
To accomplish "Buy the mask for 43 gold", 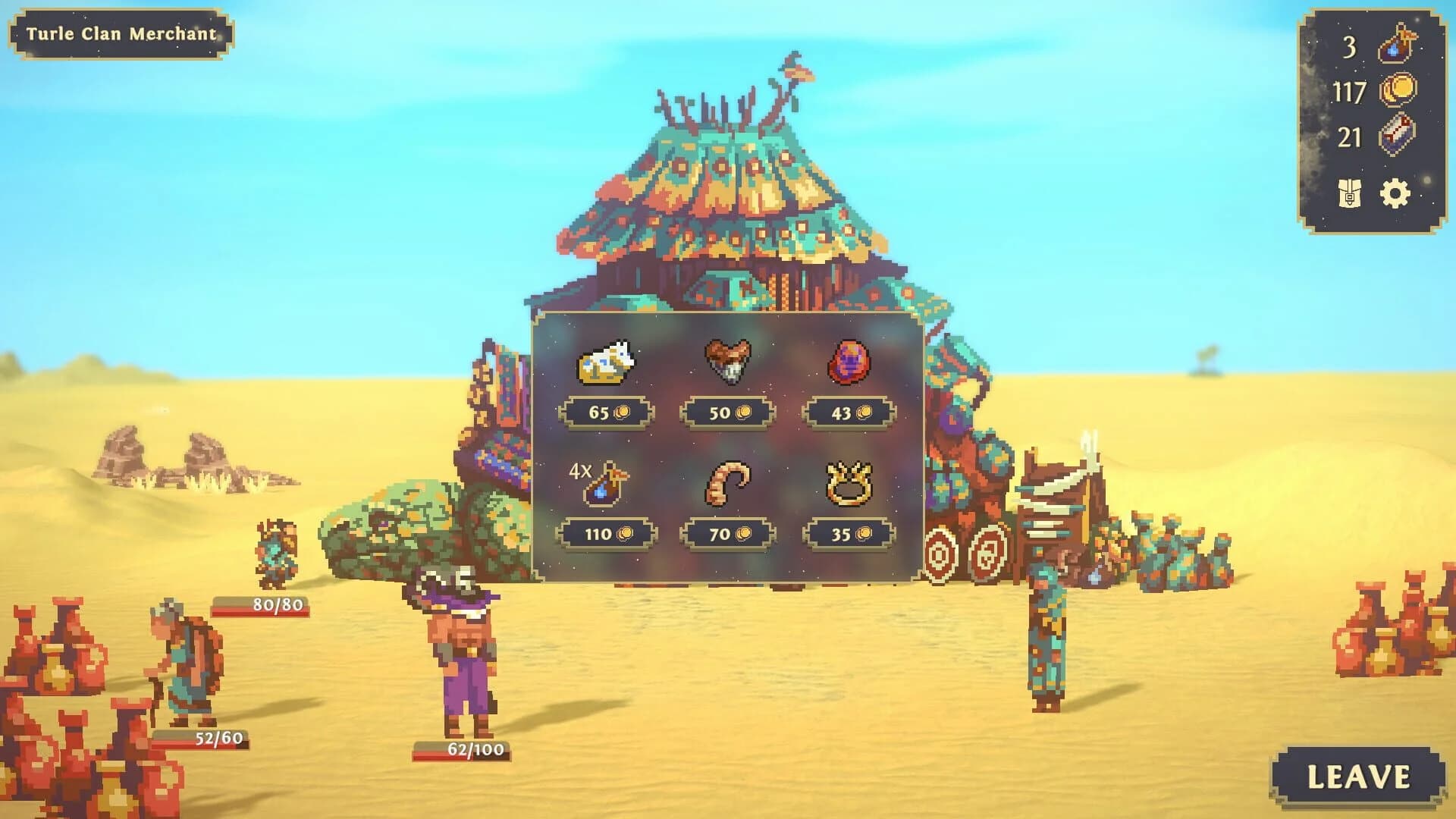I will click(x=847, y=410).
